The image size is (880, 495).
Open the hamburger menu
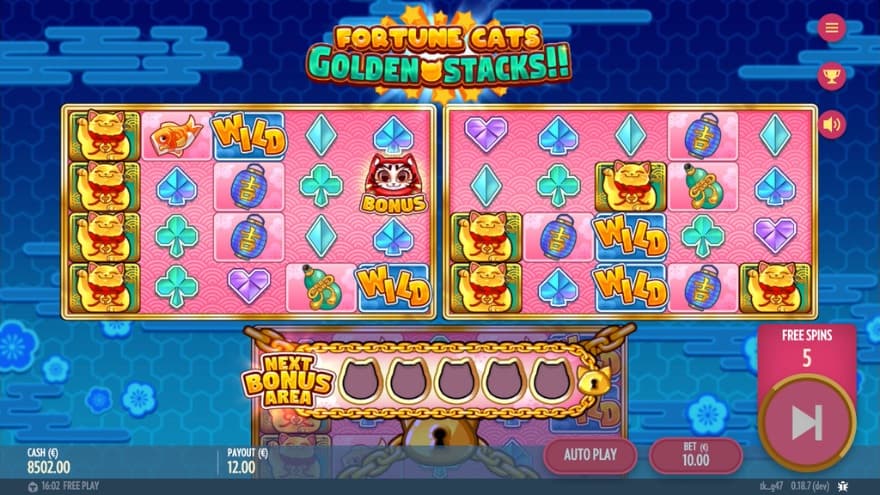coord(830,27)
